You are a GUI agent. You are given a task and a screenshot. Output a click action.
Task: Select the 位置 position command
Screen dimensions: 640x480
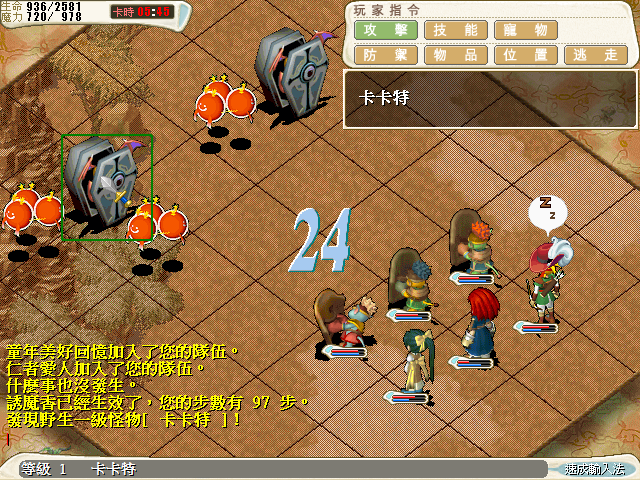point(525,55)
